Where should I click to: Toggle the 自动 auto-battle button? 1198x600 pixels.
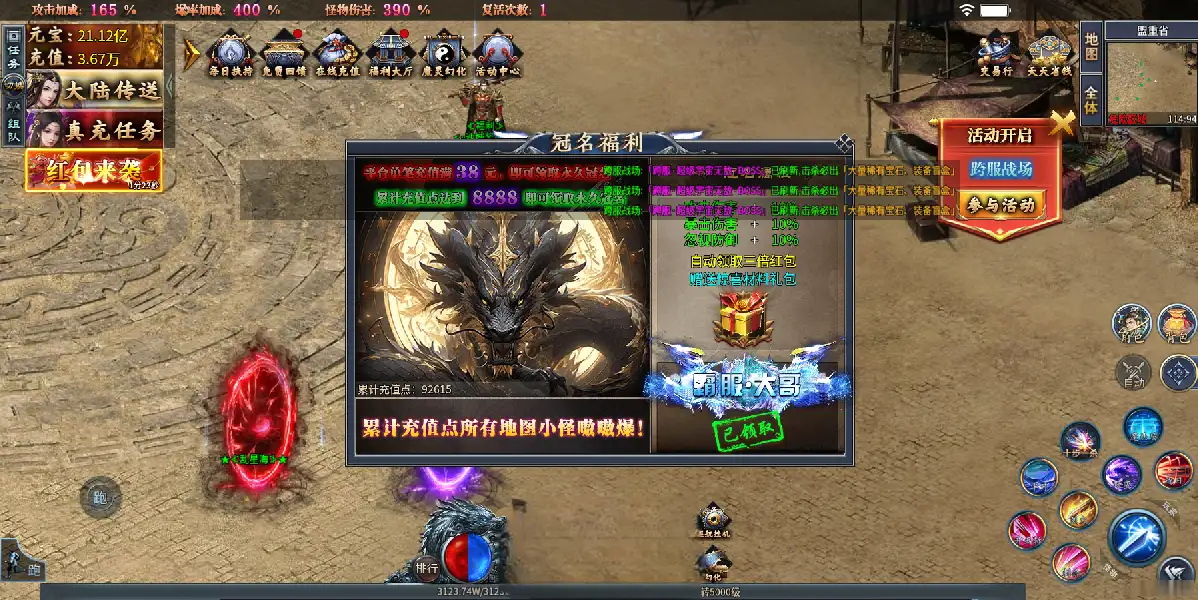click(1133, 372)
